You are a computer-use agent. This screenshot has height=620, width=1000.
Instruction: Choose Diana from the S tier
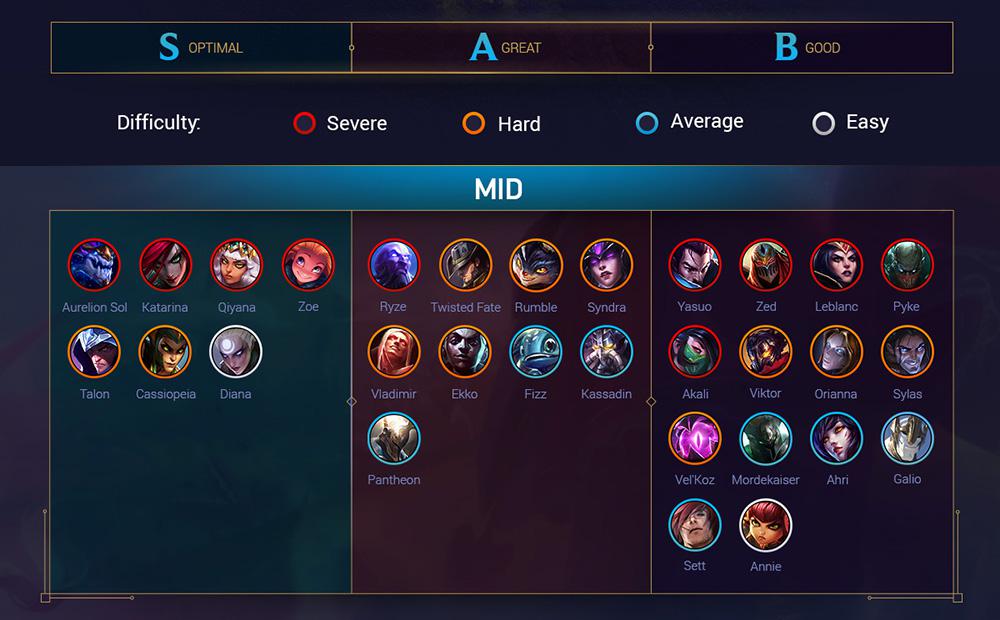236,352
